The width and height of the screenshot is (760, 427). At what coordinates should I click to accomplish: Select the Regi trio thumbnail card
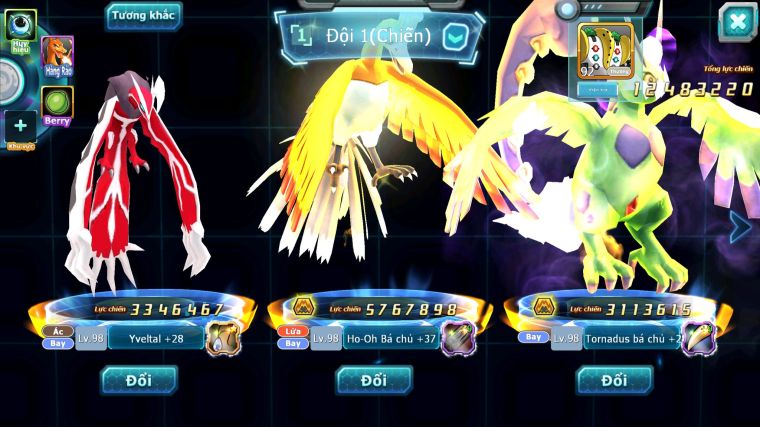607,50
